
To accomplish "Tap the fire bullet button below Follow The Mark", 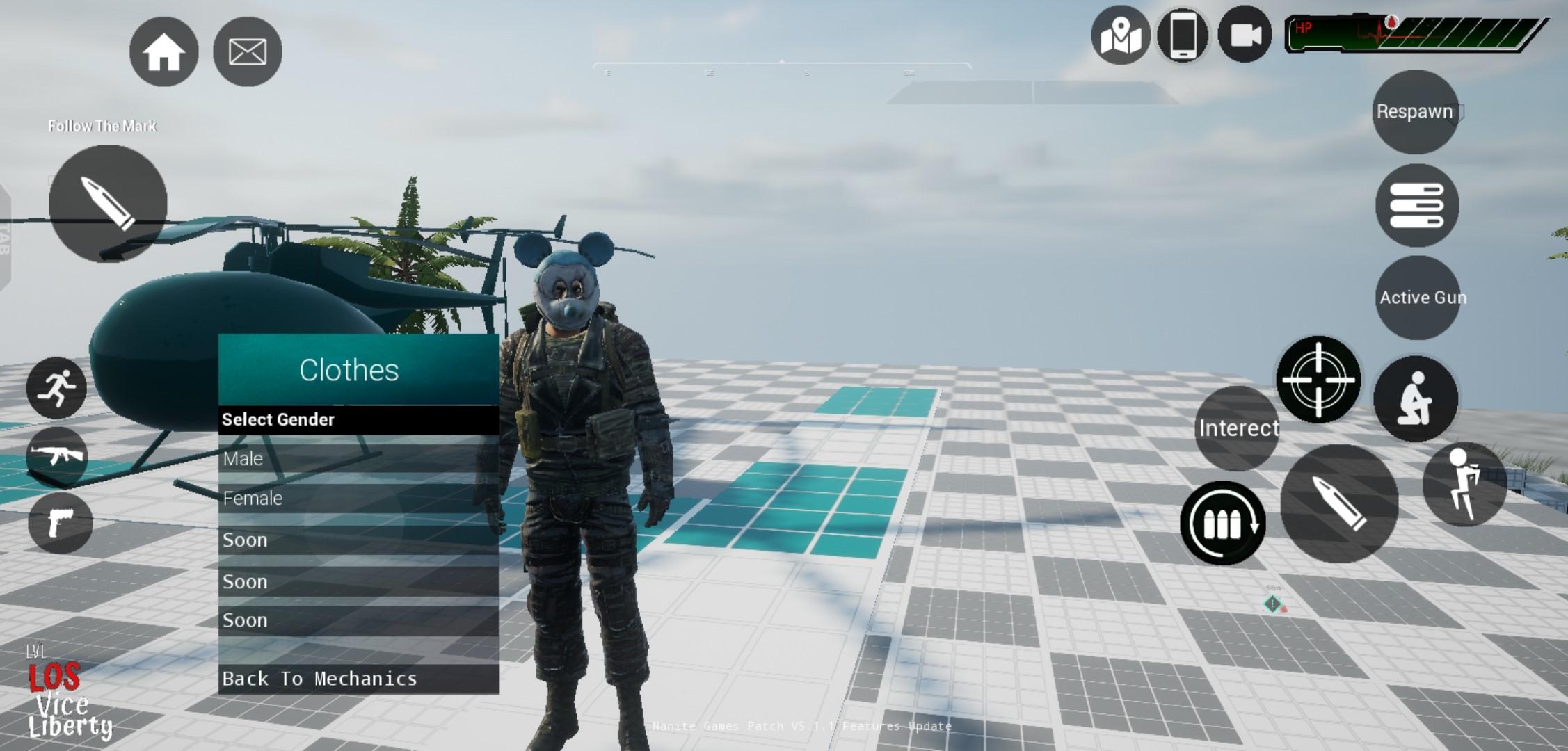I will click(x=108, y=204).
